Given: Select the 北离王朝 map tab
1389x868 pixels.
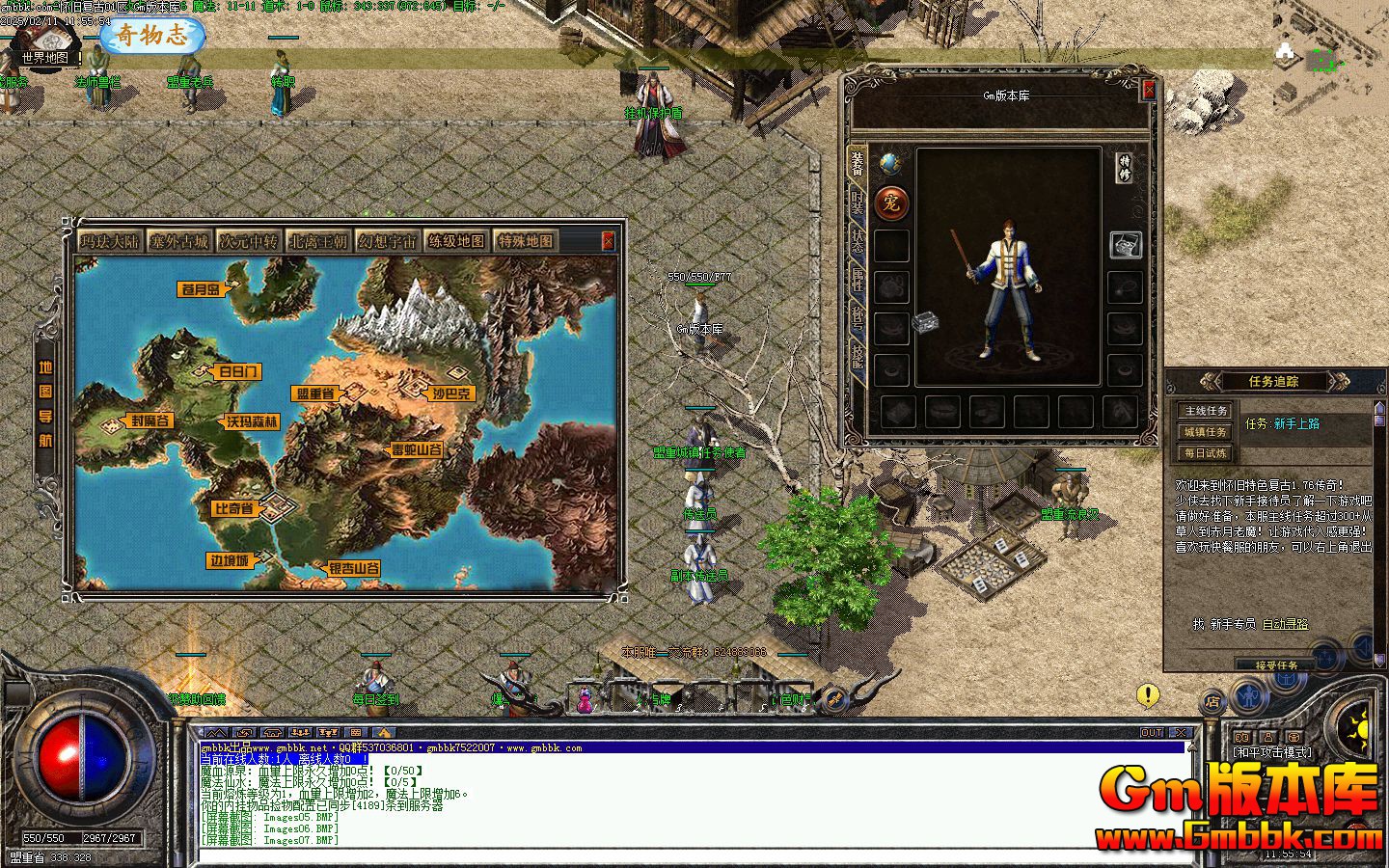Looking at the screenshot, I should tap(317, 241).
